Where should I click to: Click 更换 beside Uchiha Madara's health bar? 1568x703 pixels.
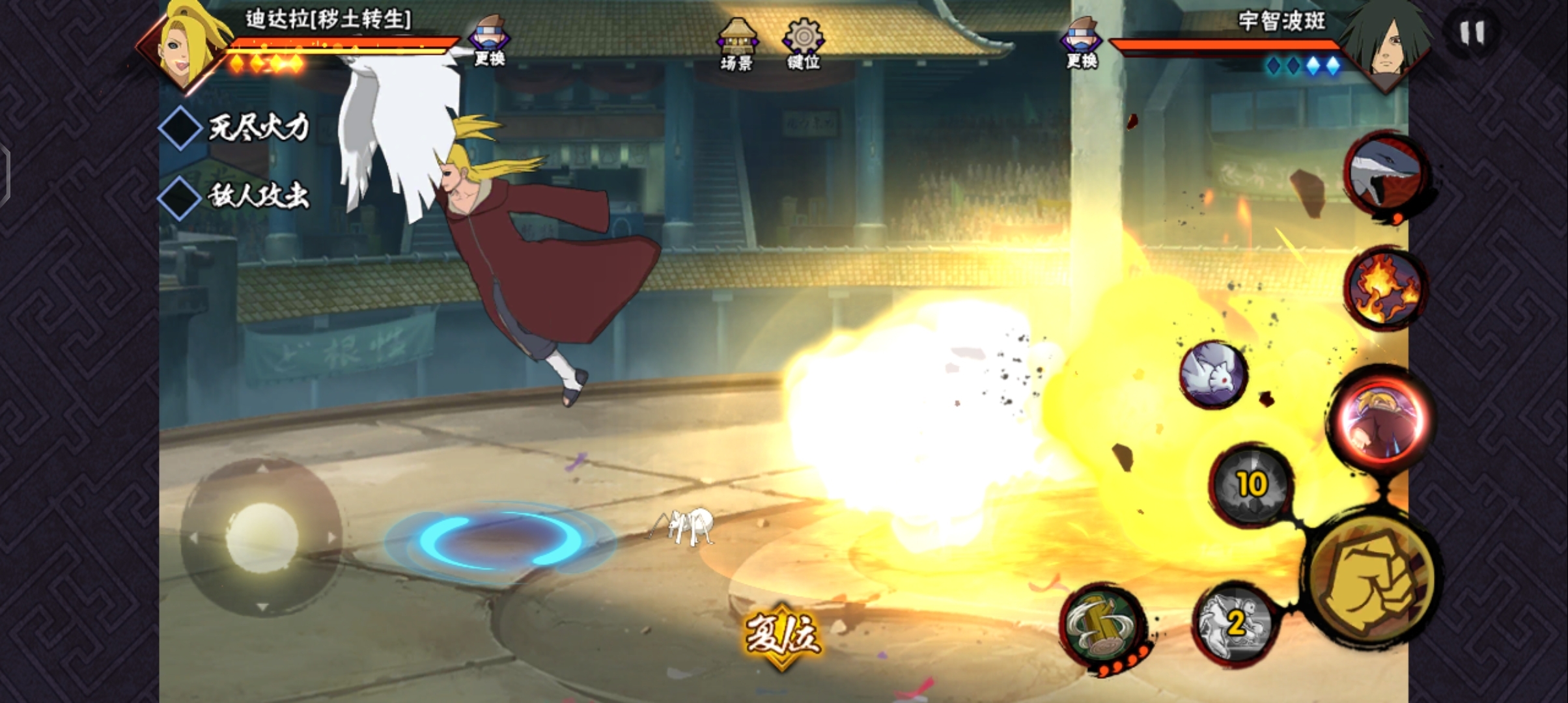1082,43
